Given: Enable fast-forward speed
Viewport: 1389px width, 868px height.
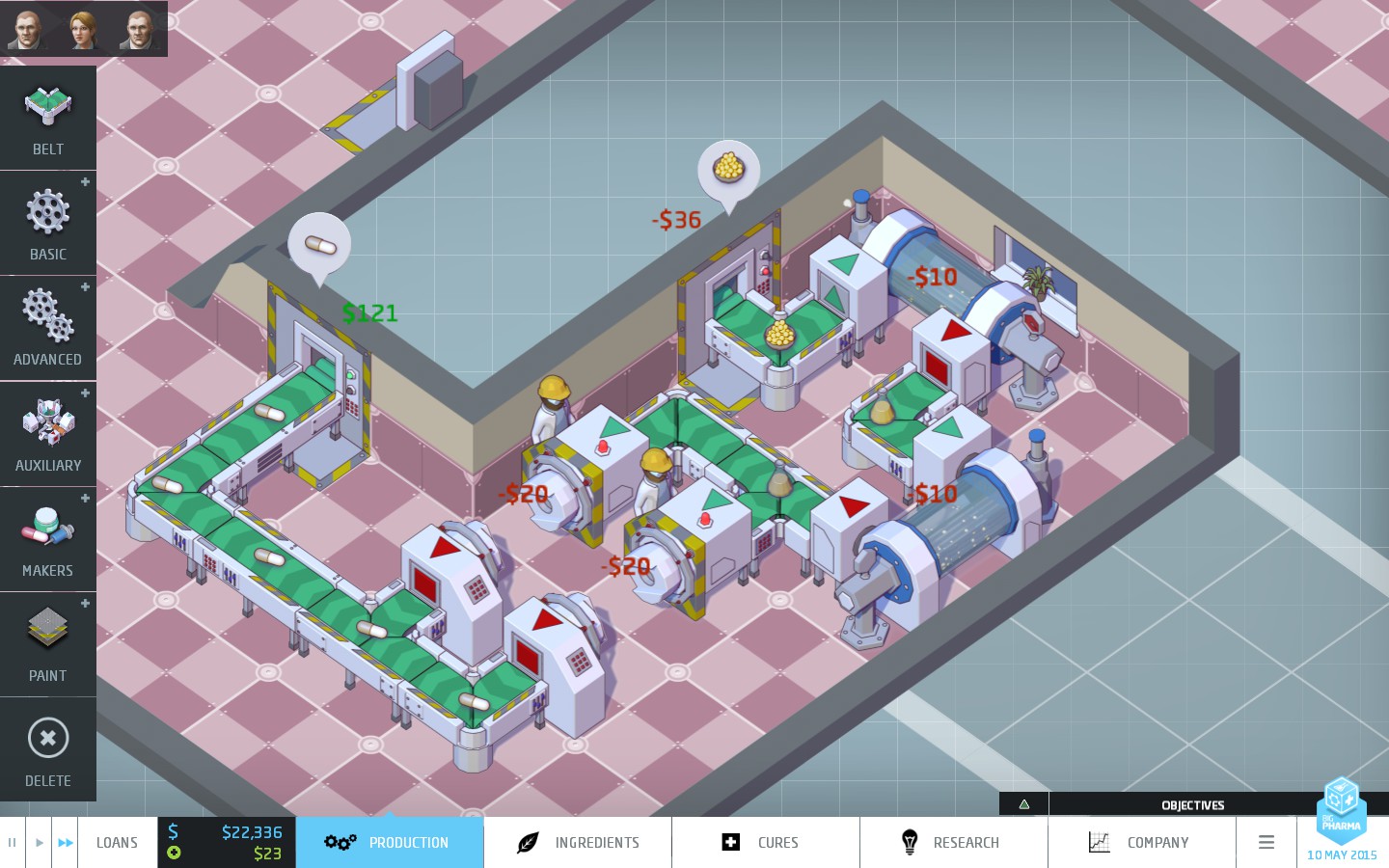Looking at the screenshot, I should 65,843.
